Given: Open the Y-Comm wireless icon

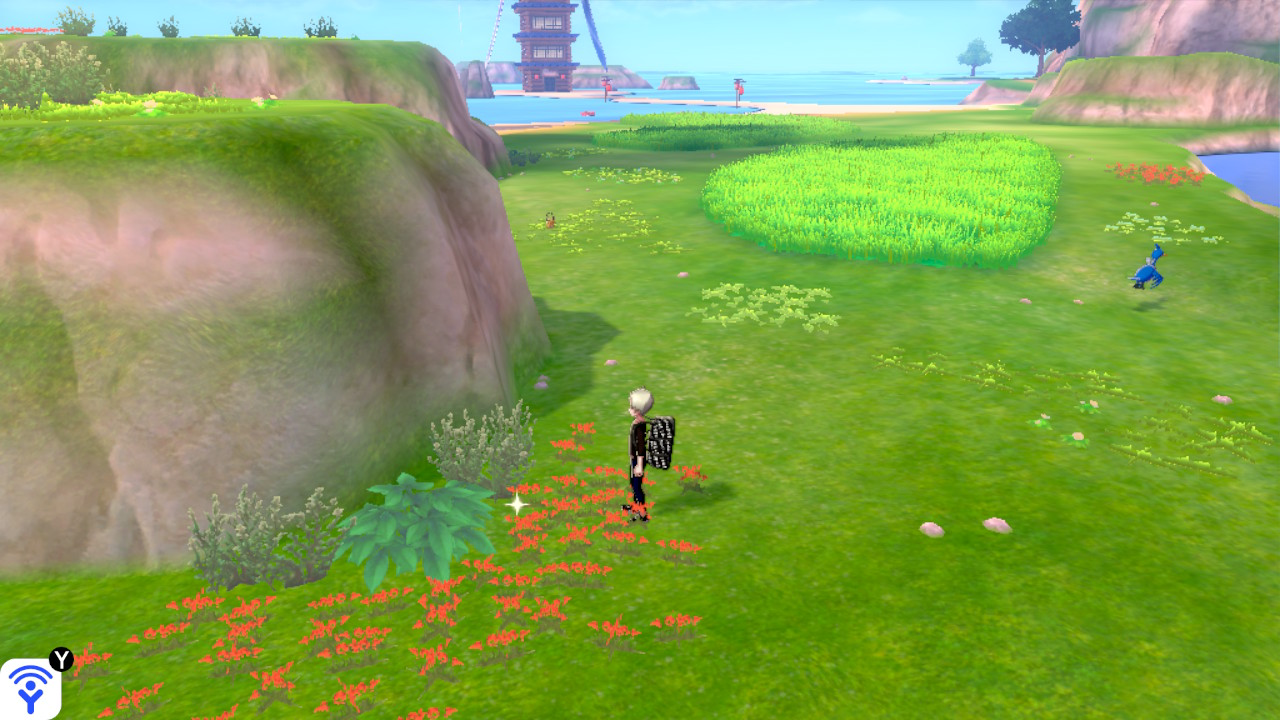Looking at the screenshot, I should coord(30,688).
